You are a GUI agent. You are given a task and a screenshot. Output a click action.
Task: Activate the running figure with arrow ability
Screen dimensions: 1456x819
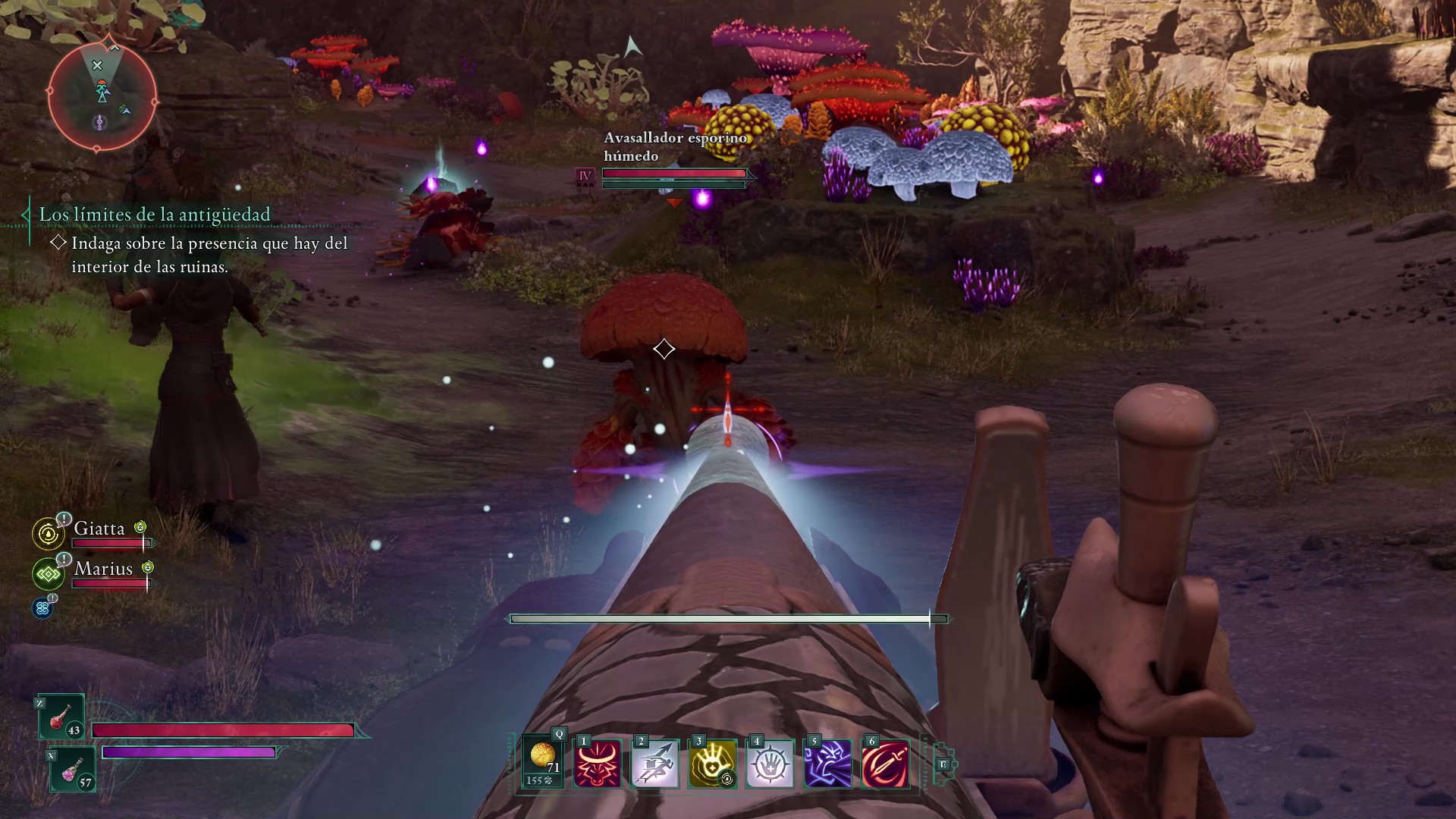654,764
